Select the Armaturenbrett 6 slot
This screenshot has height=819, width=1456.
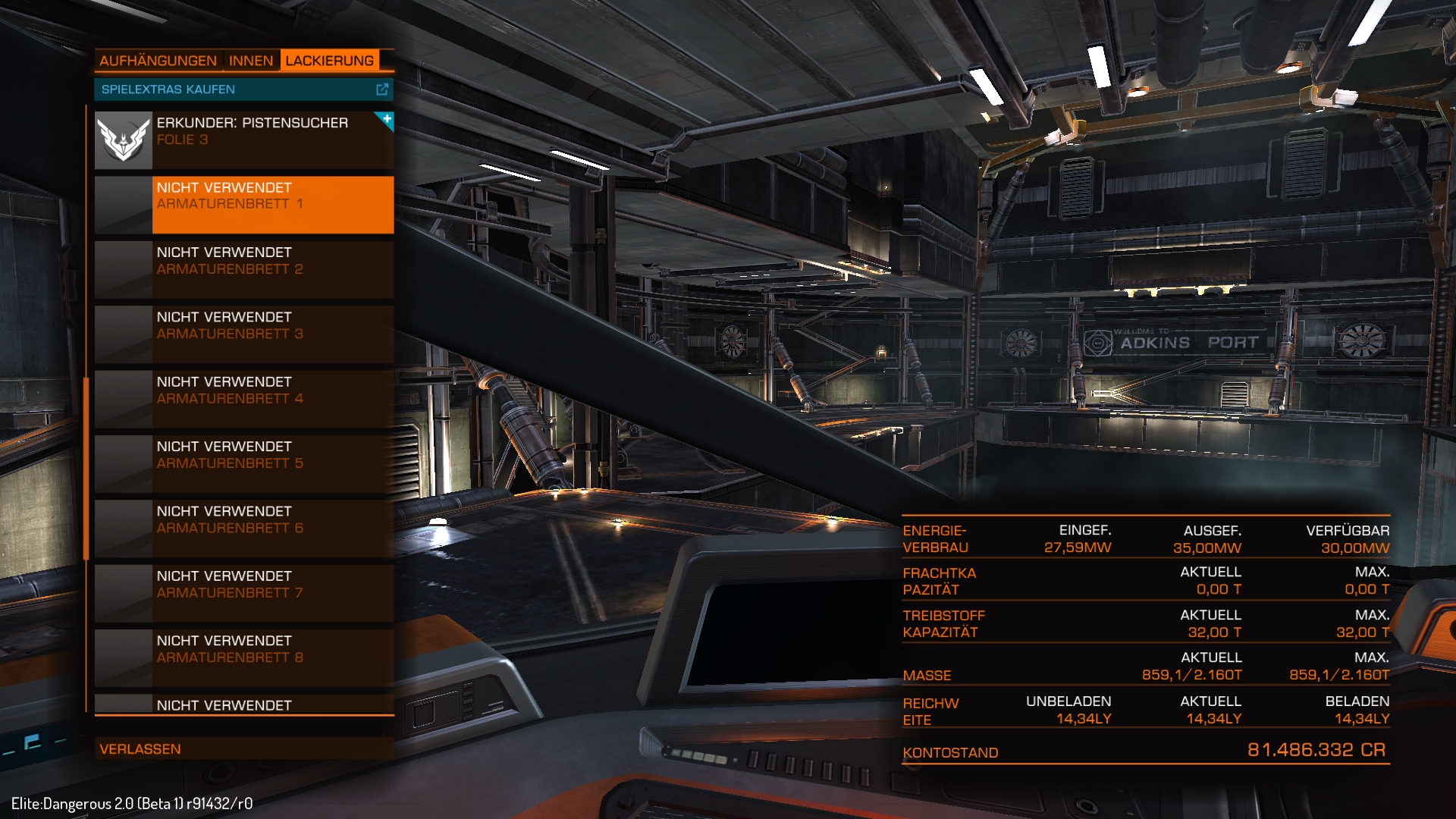(x=273, y=529)
